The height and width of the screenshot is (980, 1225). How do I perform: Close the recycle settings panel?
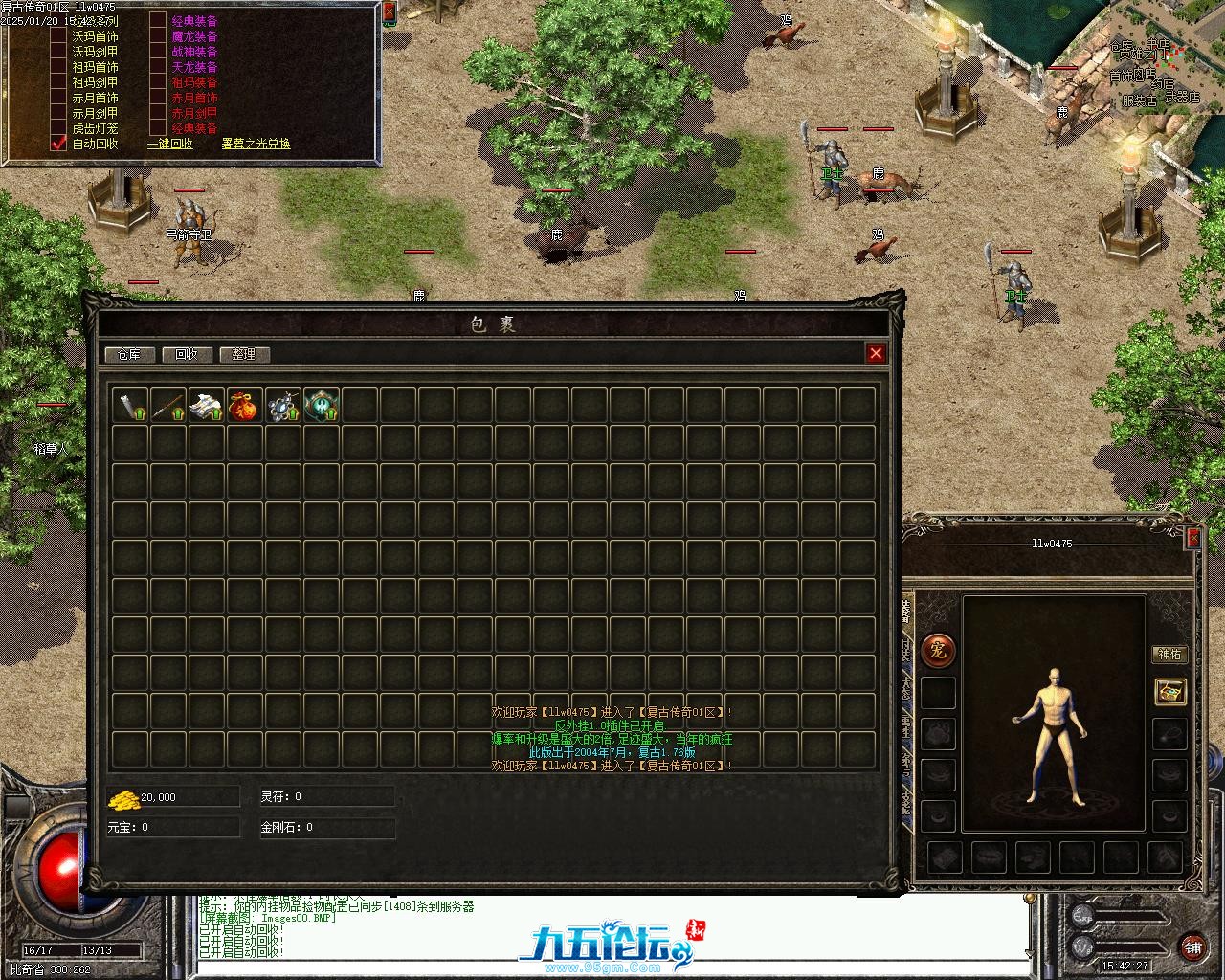tap(389, 11)
